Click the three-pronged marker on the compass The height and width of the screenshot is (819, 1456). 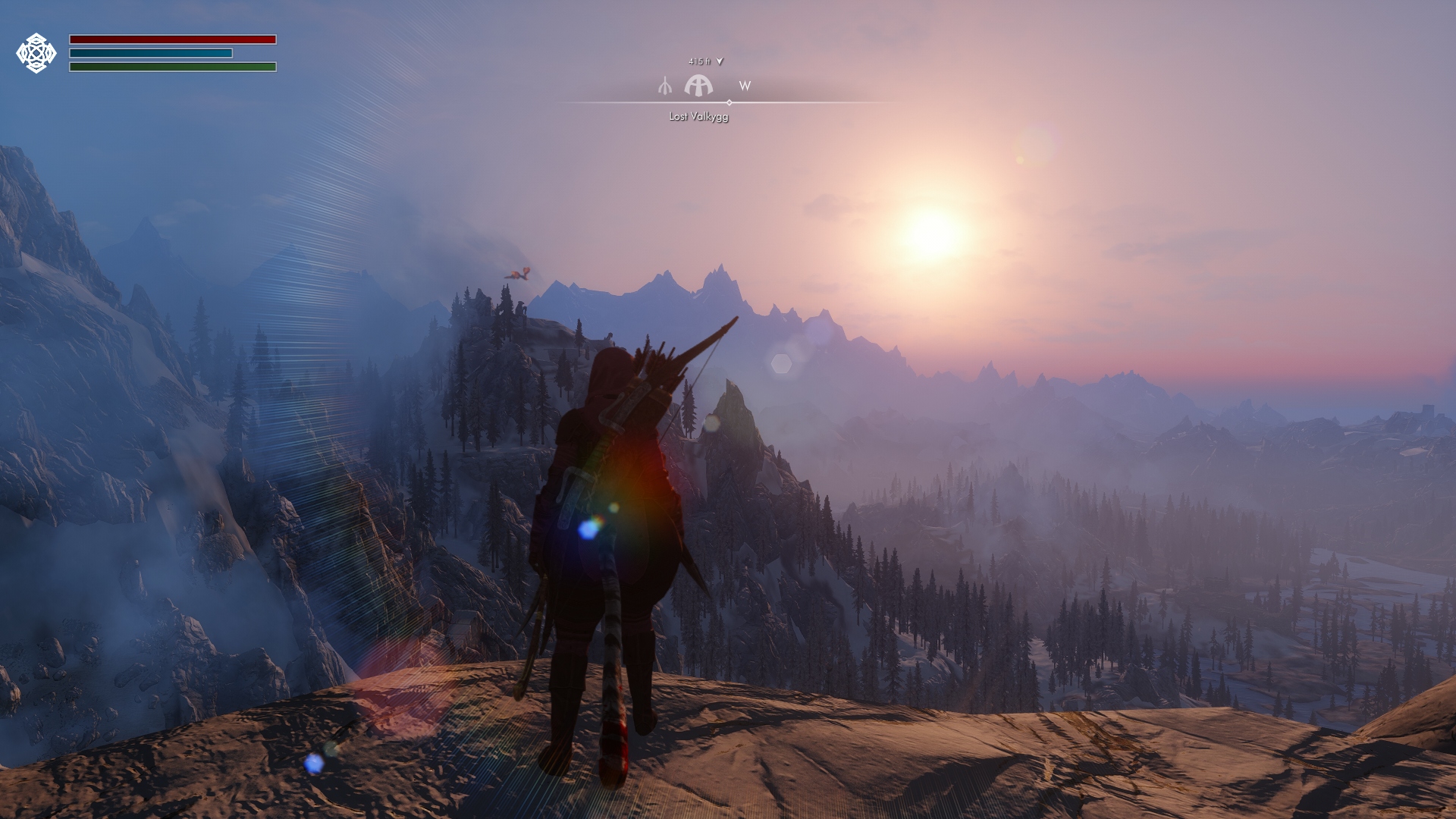(665, 86)
